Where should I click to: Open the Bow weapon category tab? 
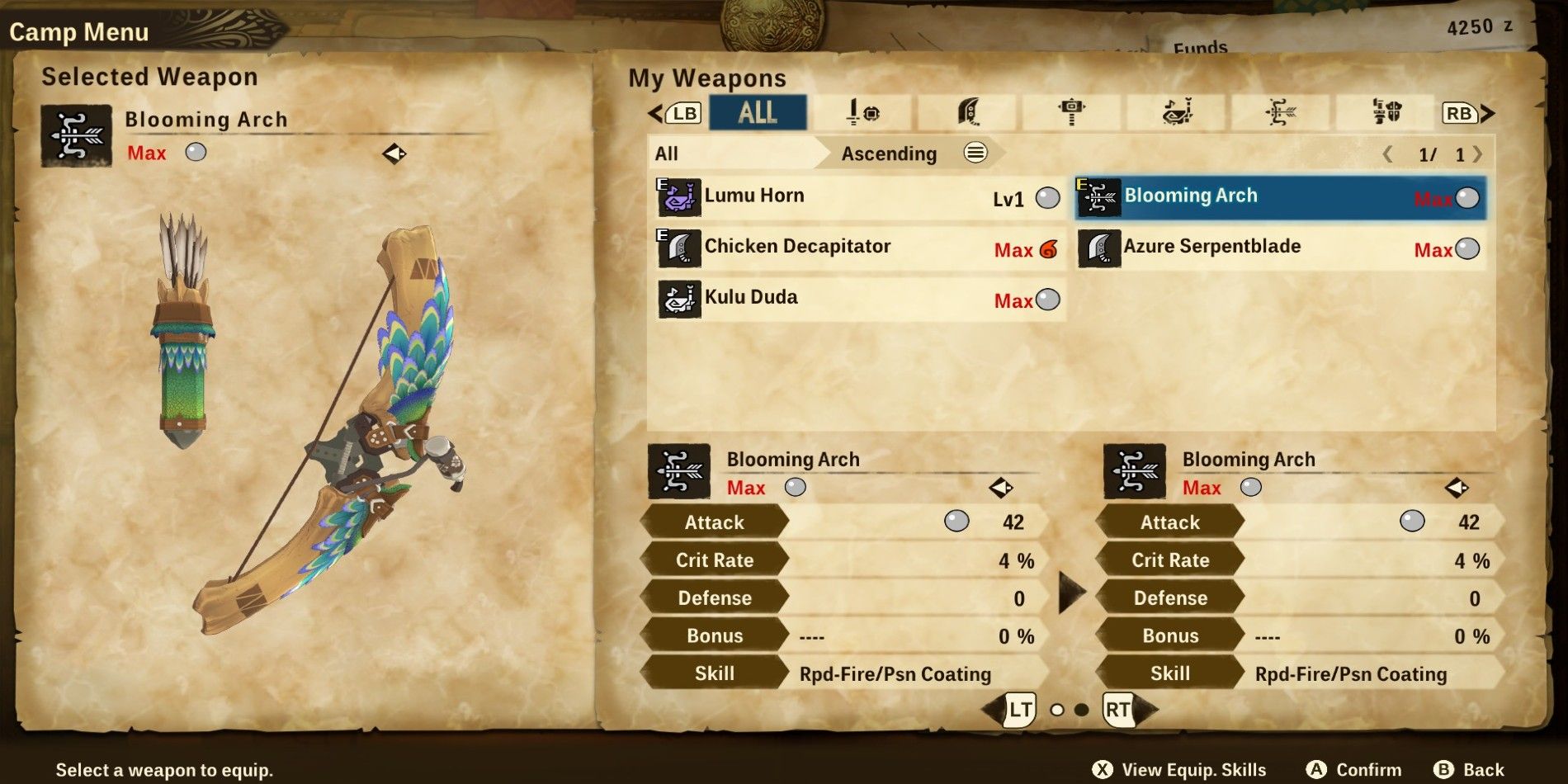(x=1279, y=114)
